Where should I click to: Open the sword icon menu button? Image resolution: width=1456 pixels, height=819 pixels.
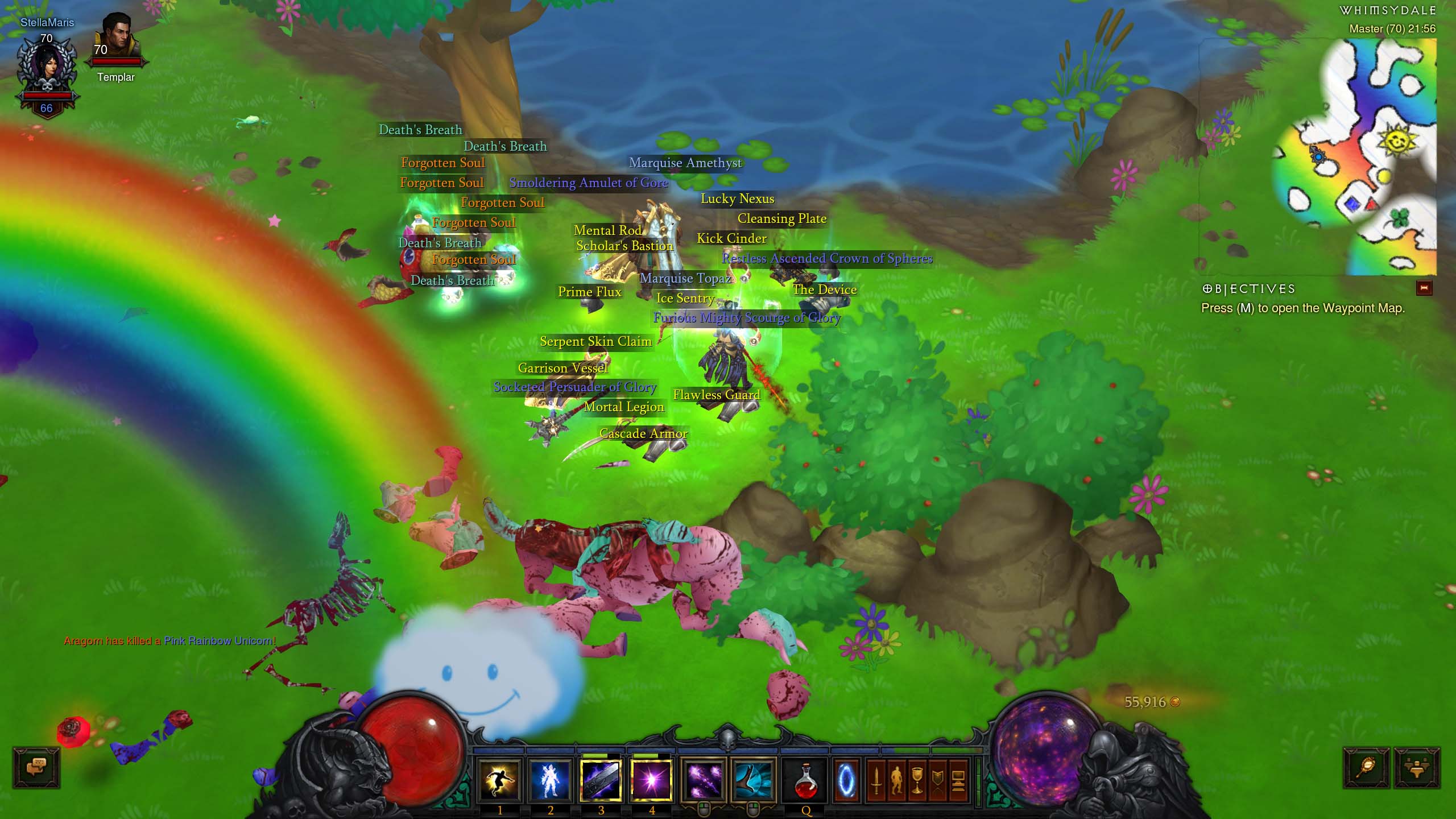(876, 780)
